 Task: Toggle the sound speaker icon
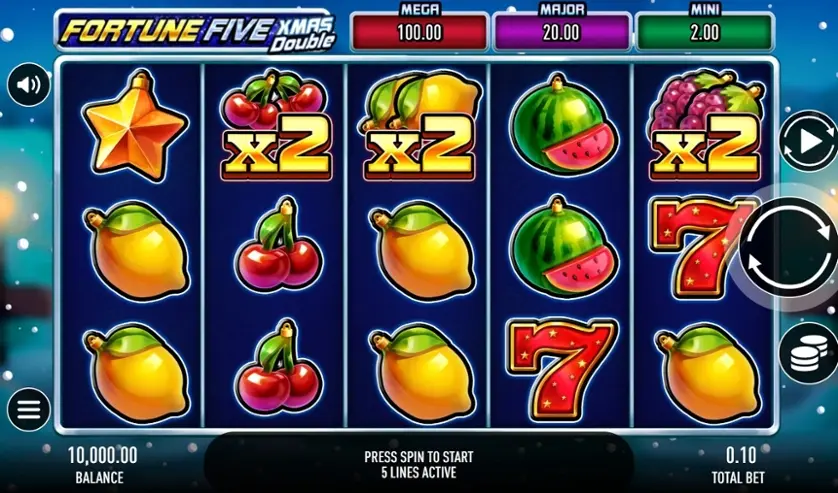pyautogui.click(x=28, y=85)
